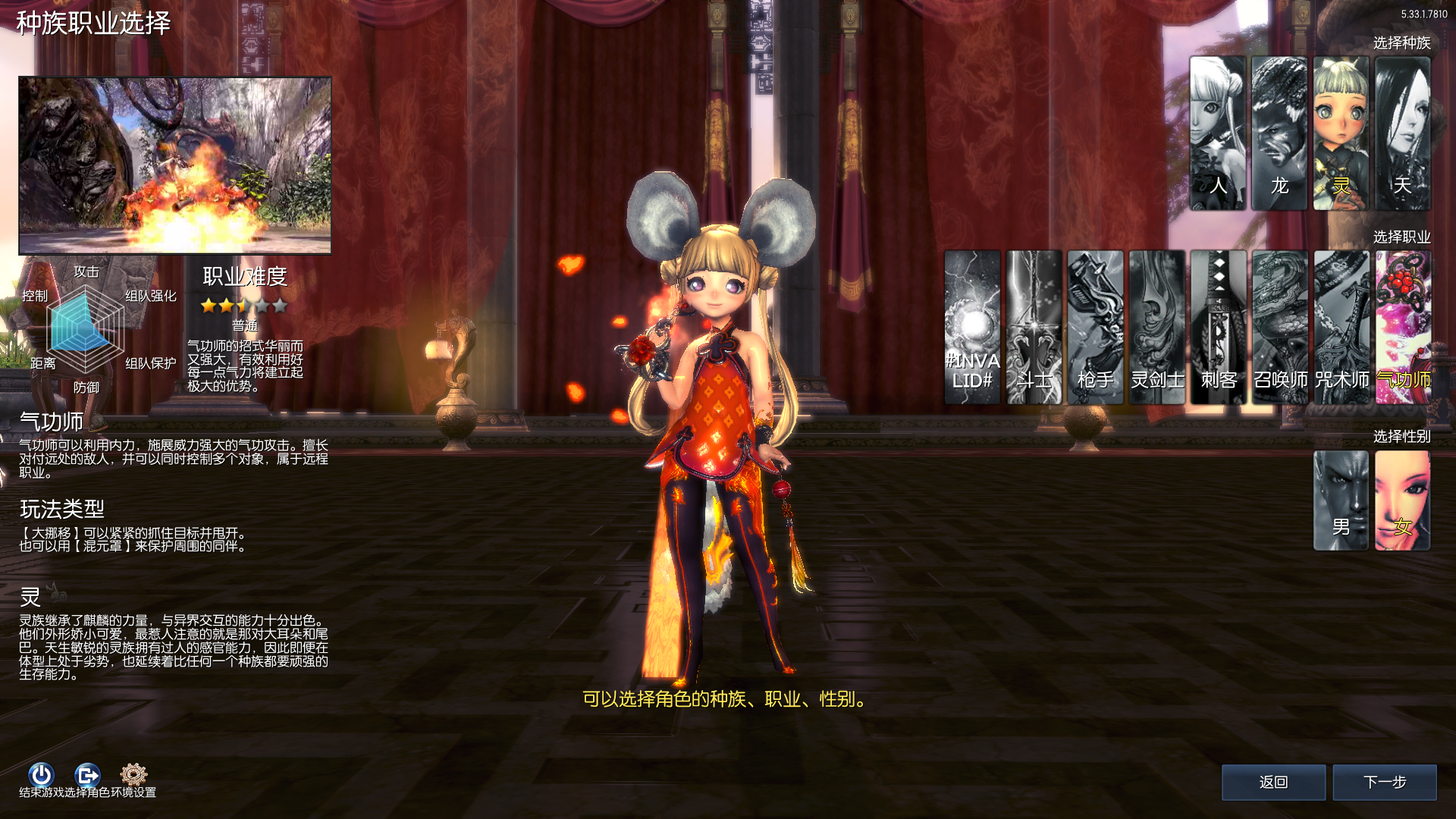Pick the 咒术师 class card
This screenshot has width=1456, height=819.
(1341, 327)
